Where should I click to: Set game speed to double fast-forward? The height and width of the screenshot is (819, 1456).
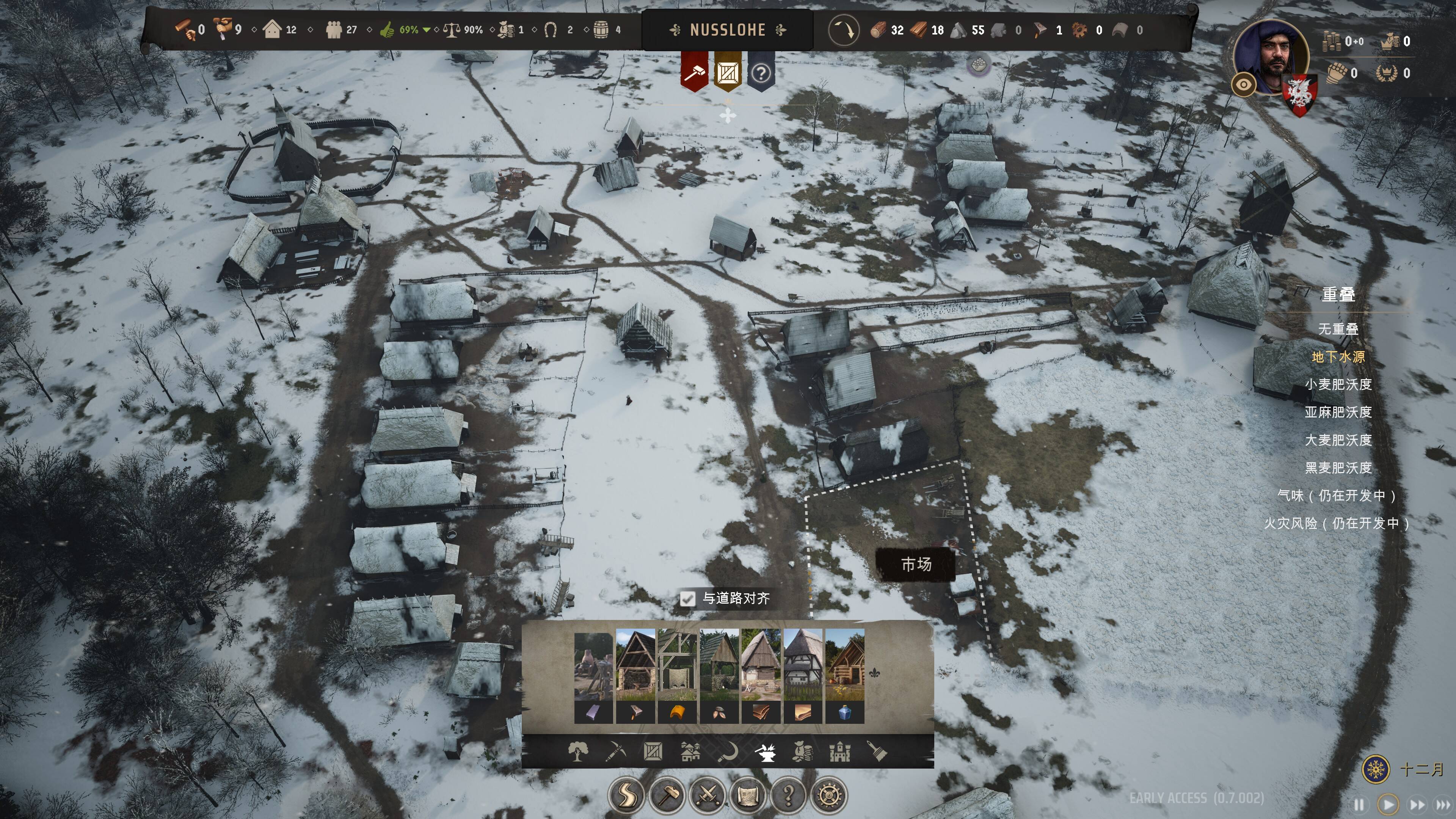point(1417,804)
